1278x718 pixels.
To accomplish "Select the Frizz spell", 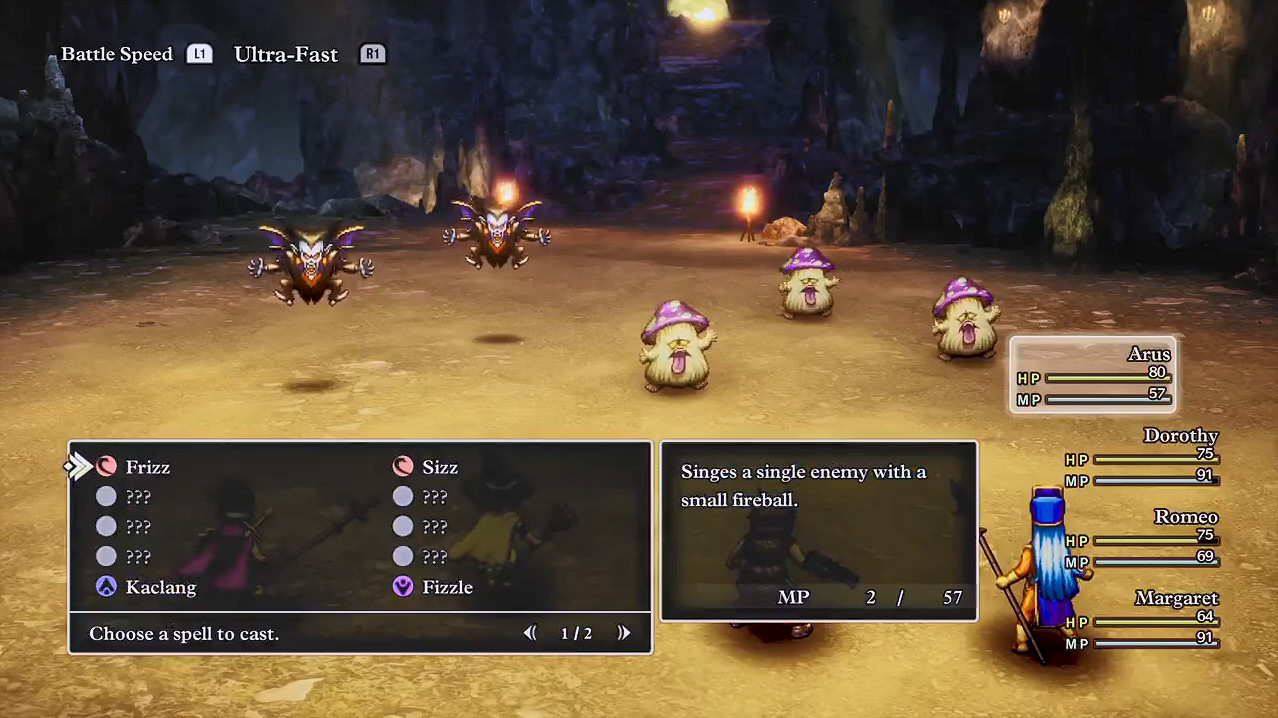I will (x=147, y=467).
